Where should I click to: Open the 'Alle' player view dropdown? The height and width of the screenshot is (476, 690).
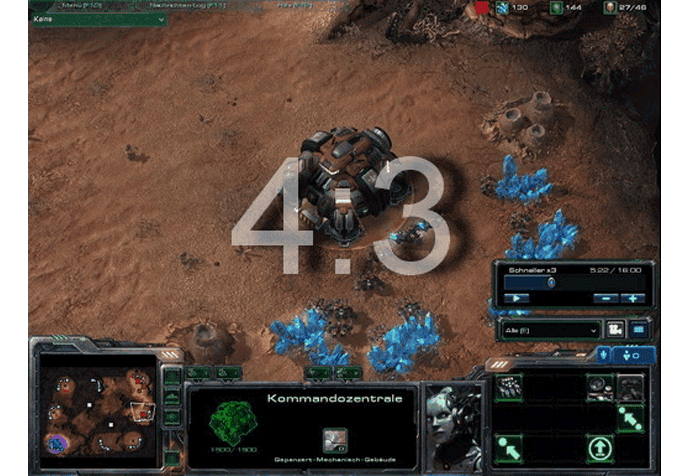click(549, 329)
